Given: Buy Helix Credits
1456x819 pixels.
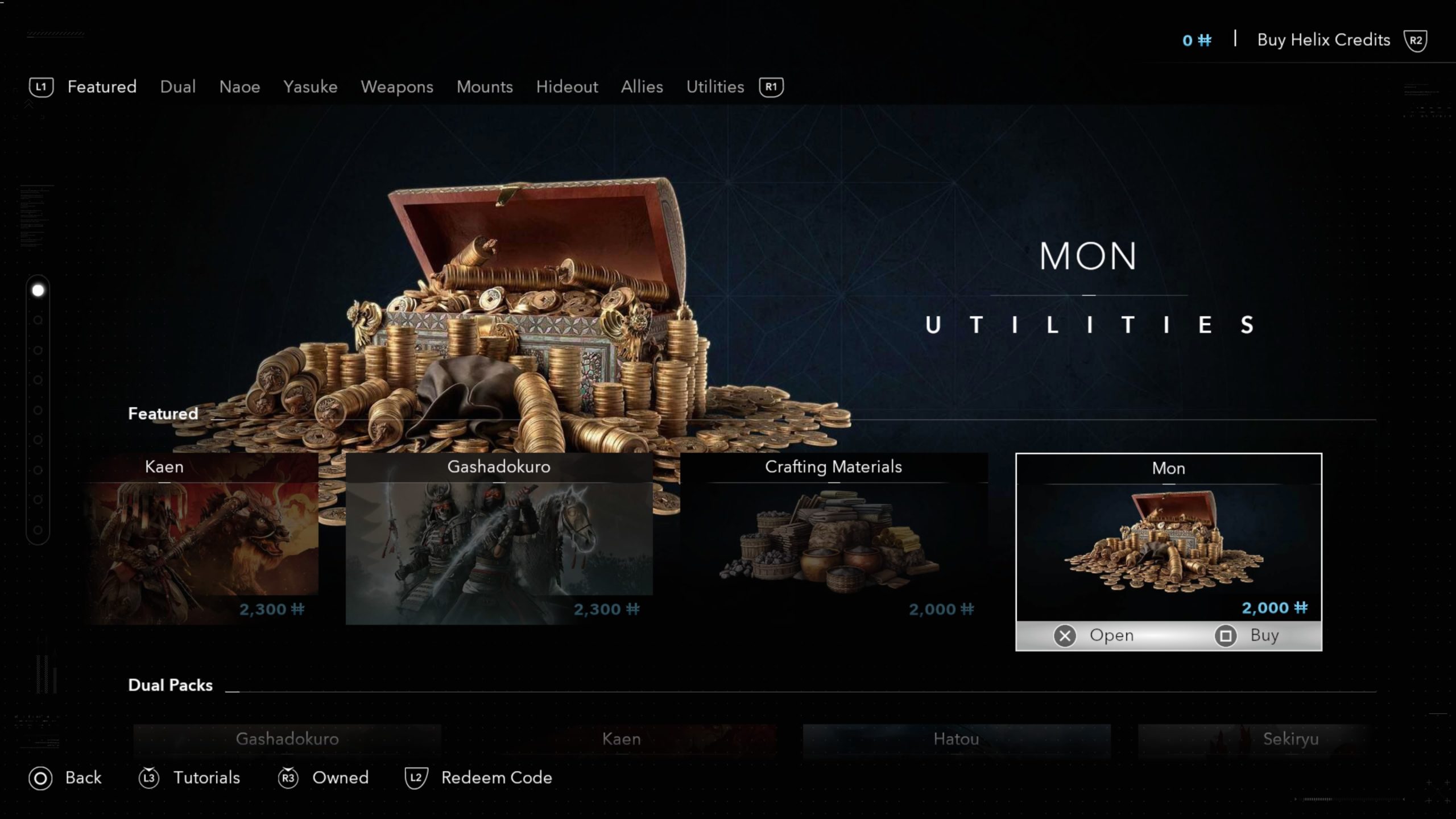Looking at the screenshot, I should coord(1323,40).
